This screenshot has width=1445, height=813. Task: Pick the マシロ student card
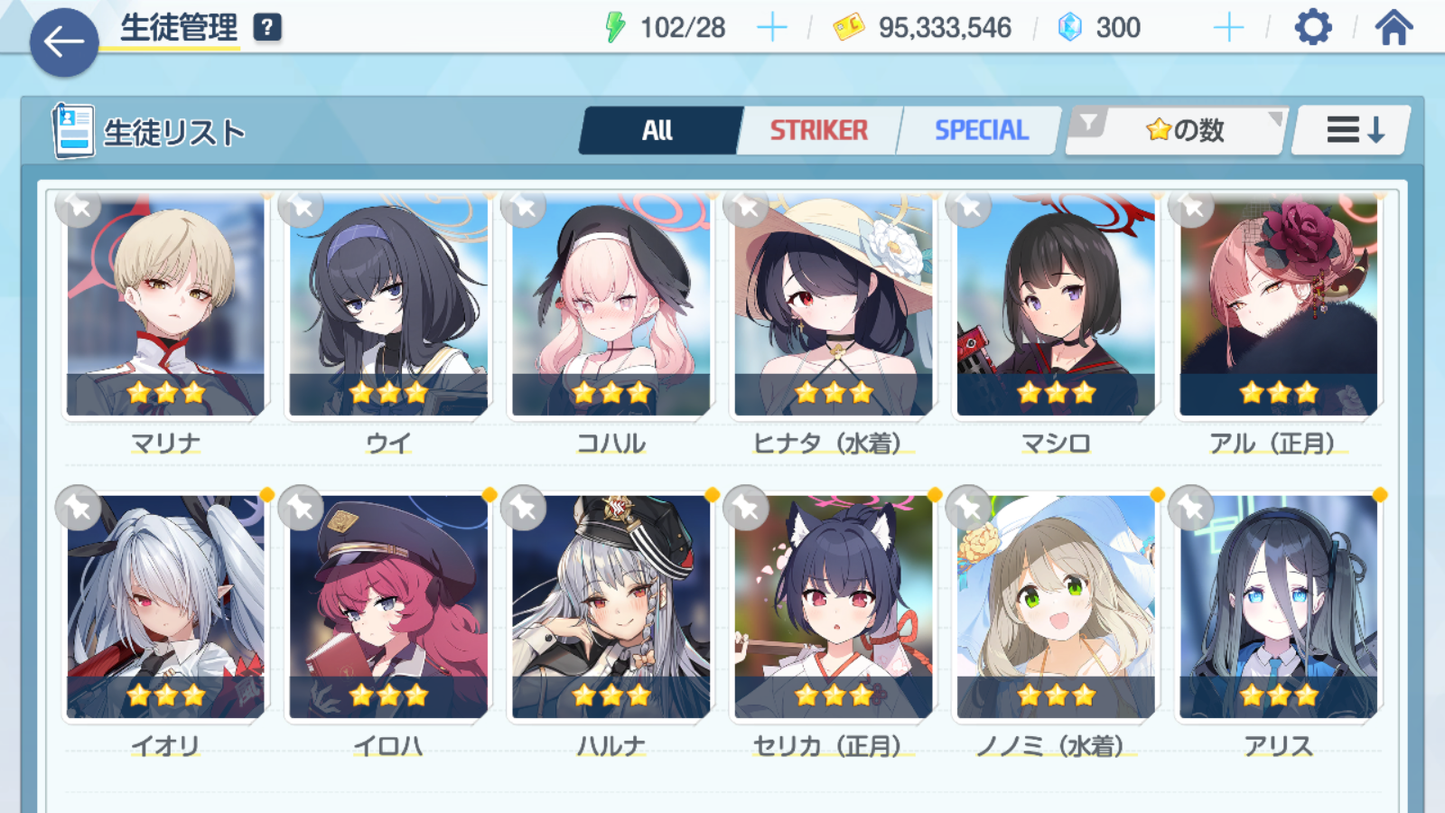pos(1056,305)
